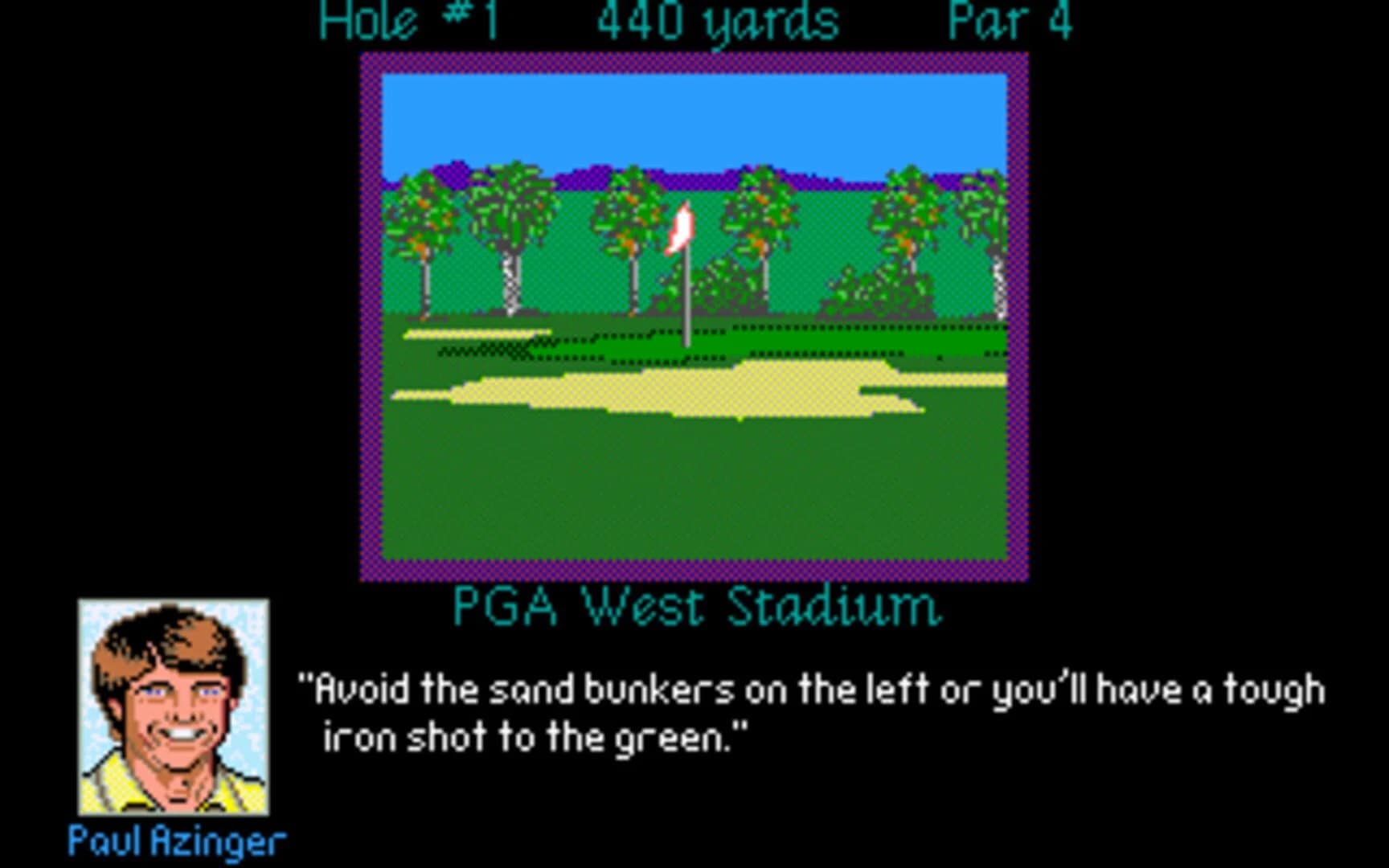This screenshot has width=1389, height=868.
Task: Click the purple border of the hole preview
Action: tap(373, 321)
